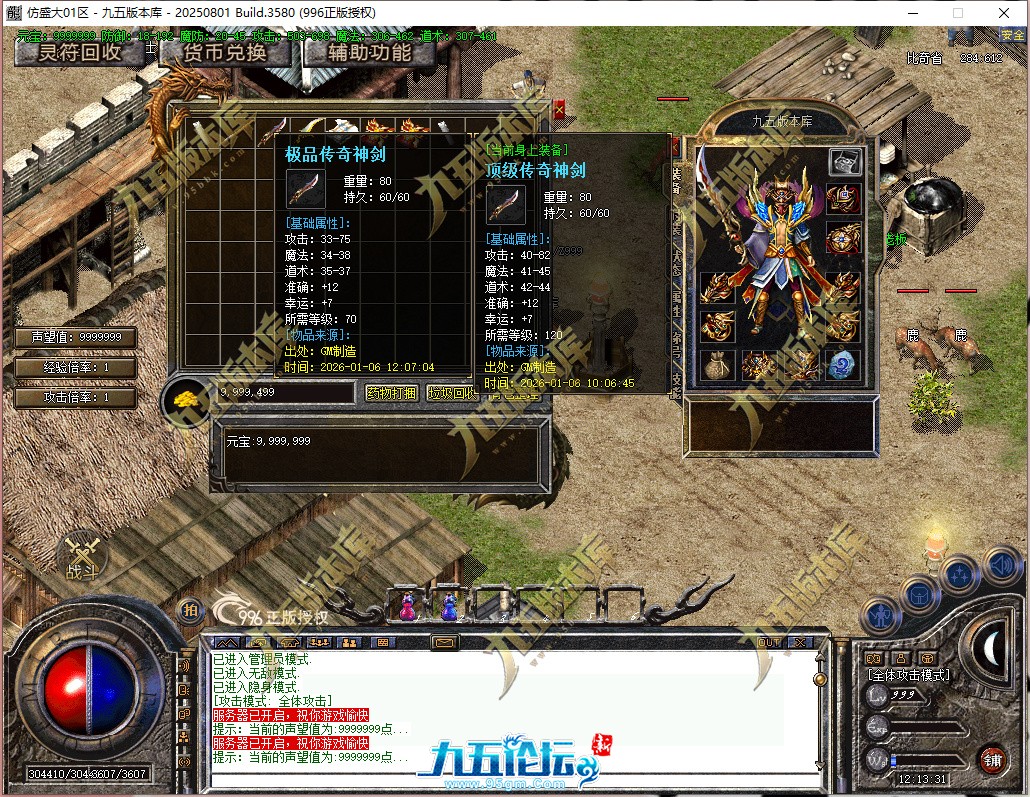Open the red 铺 shop button

click(x=993, y=759)
